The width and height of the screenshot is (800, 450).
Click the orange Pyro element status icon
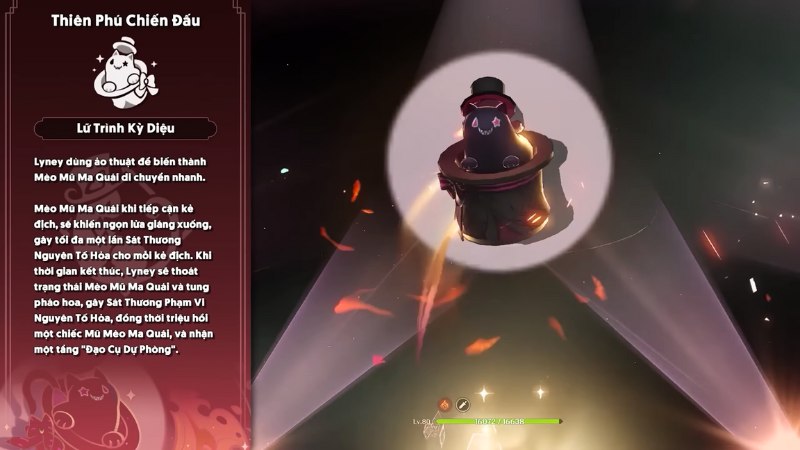click(x=443, y=404)
